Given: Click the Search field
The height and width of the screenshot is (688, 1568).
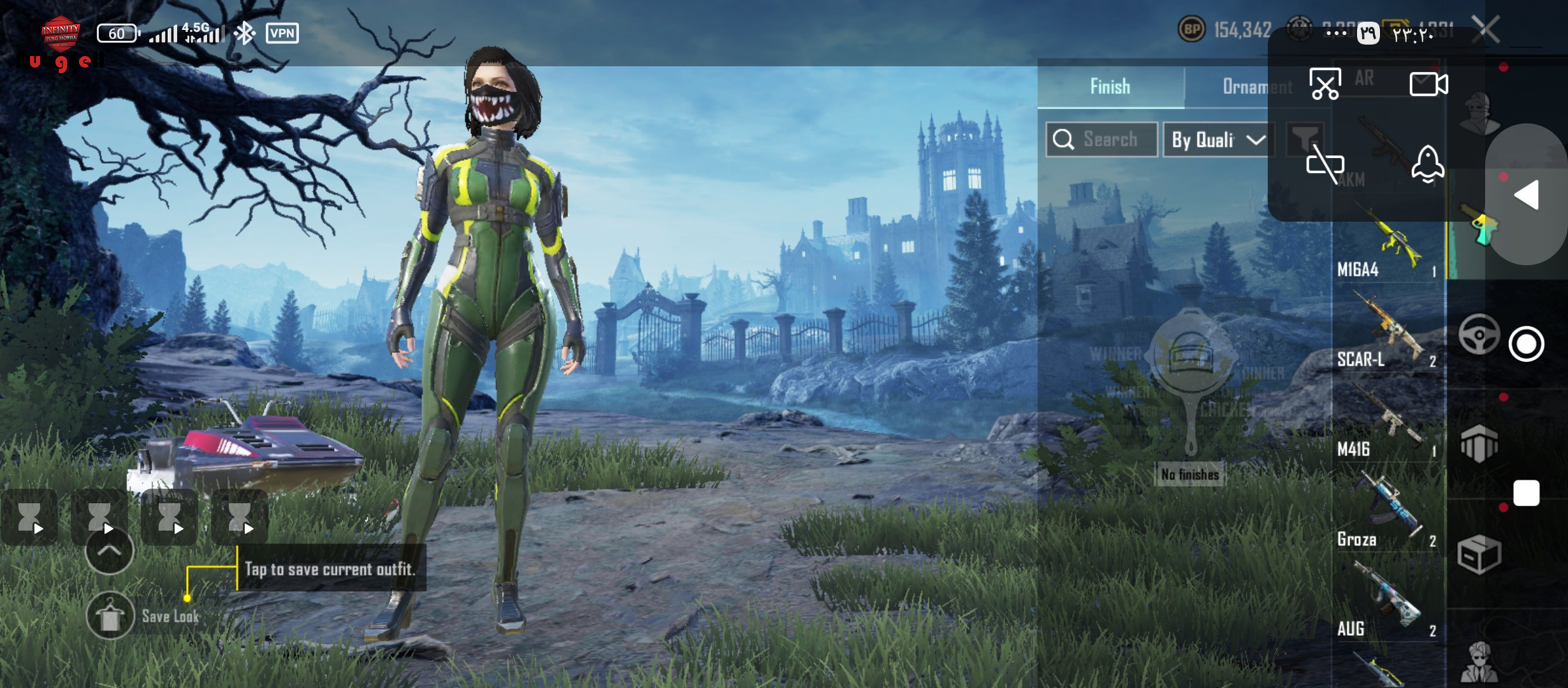Looking at the screenshot, I should point(1101,140).
